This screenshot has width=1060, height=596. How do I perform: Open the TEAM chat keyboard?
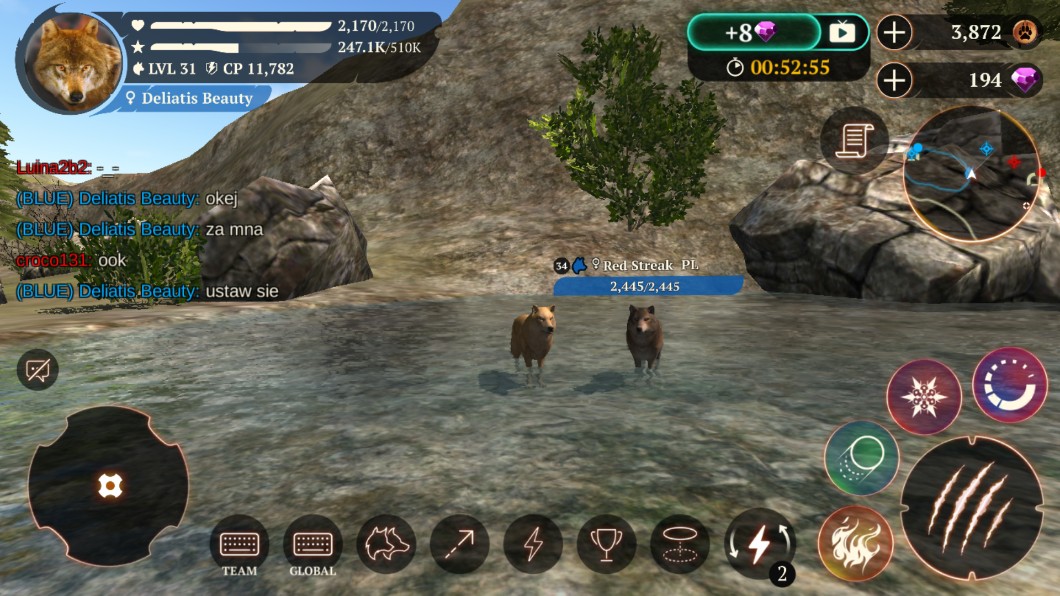[239, 544]
